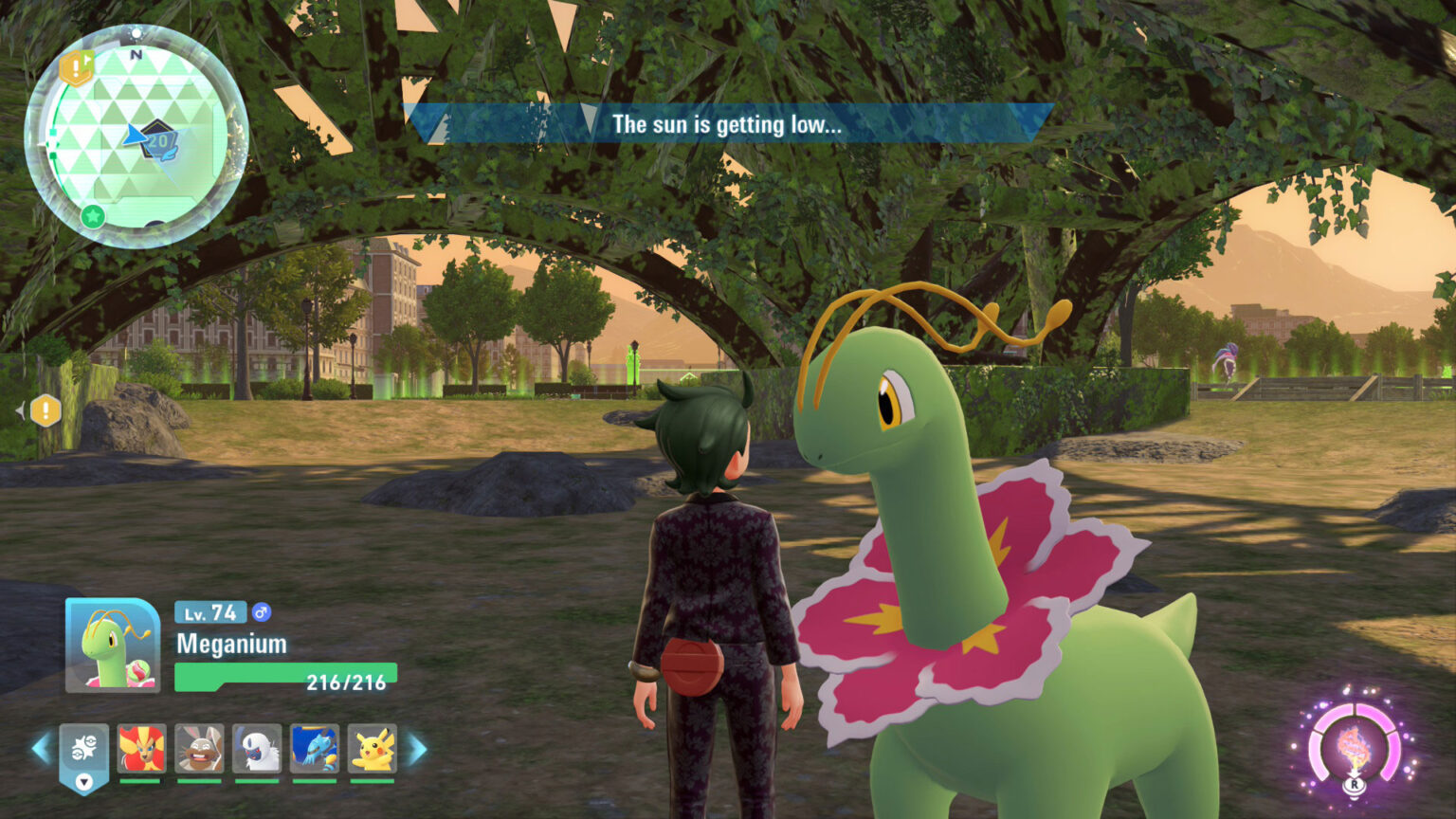The width and height of the screenshot is (1456, 819).
Task: Select Pikachu from the party lineup
Action: 374,749
